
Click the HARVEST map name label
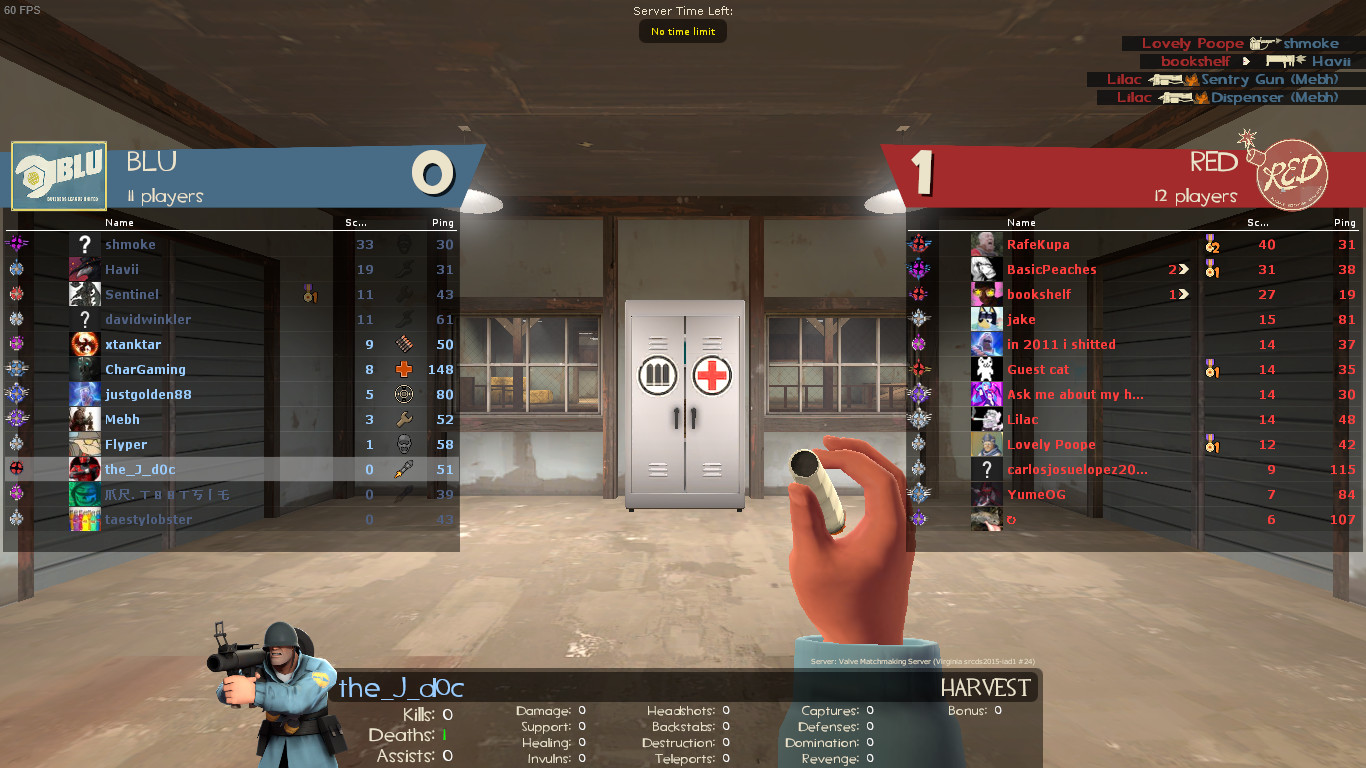tap(985, 687)
